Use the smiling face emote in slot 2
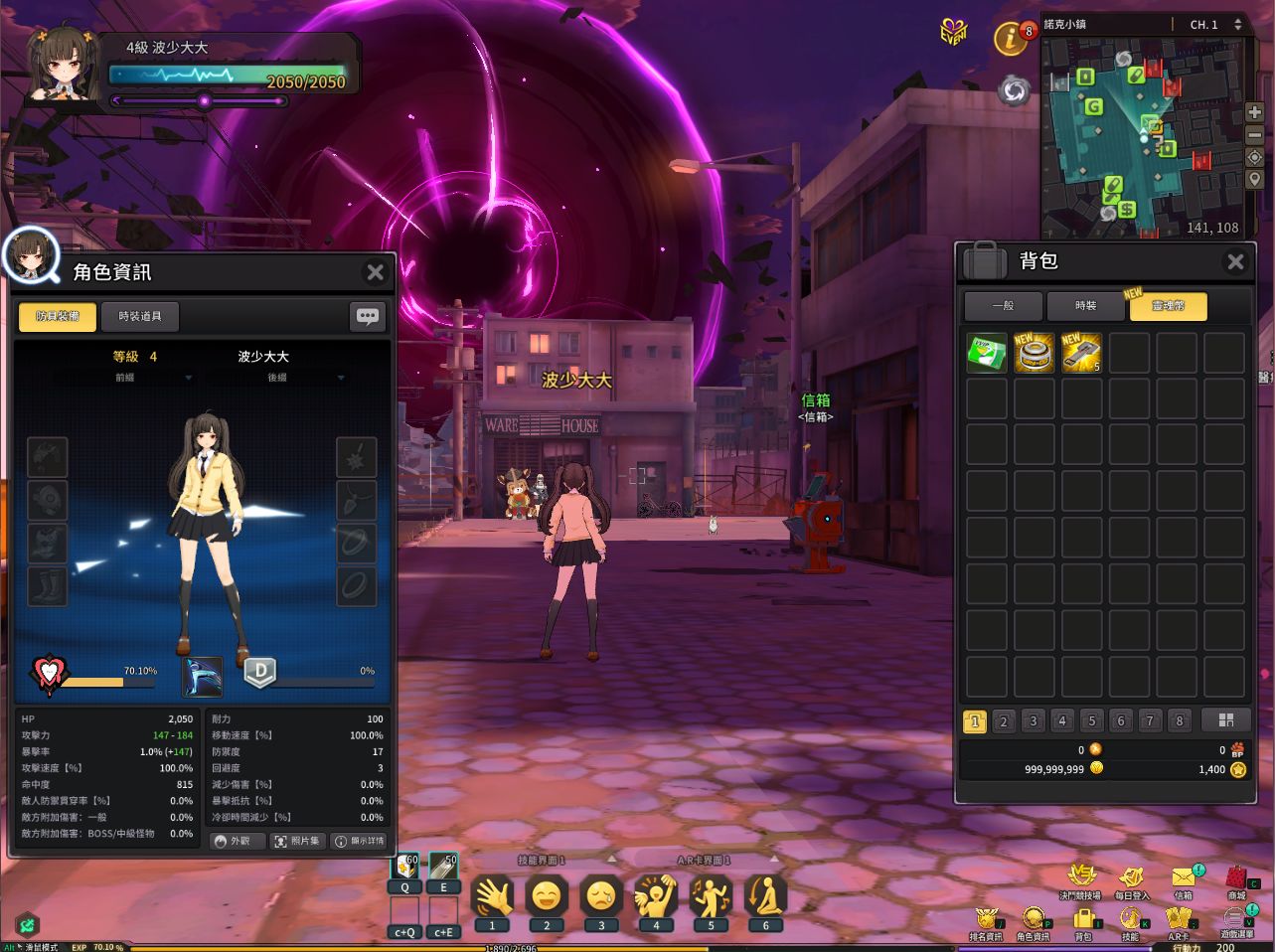The height and width of the screenshot is (952, 1275). [x=547, y=897]
